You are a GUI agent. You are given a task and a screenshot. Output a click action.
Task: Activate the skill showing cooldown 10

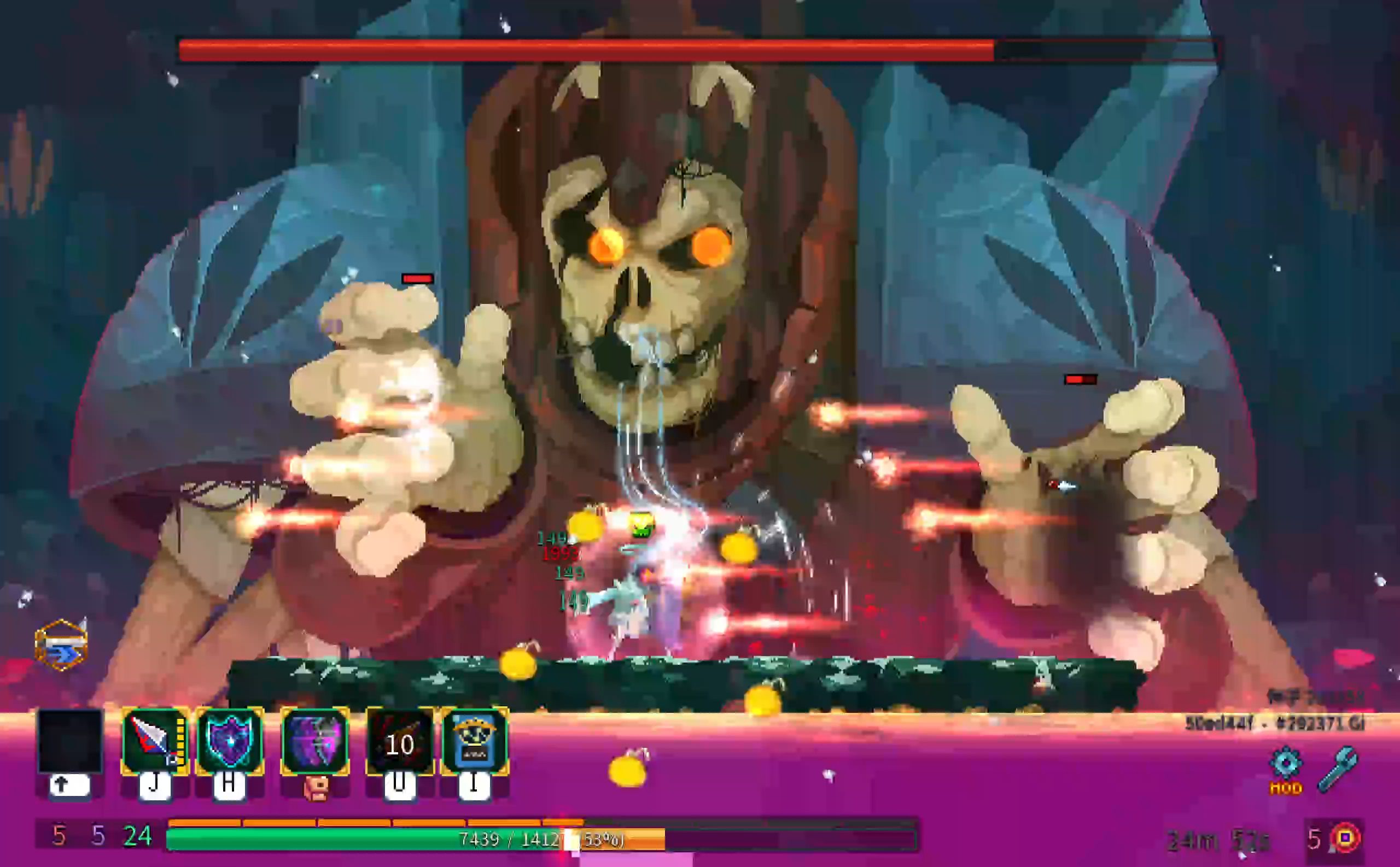(399, 742)
